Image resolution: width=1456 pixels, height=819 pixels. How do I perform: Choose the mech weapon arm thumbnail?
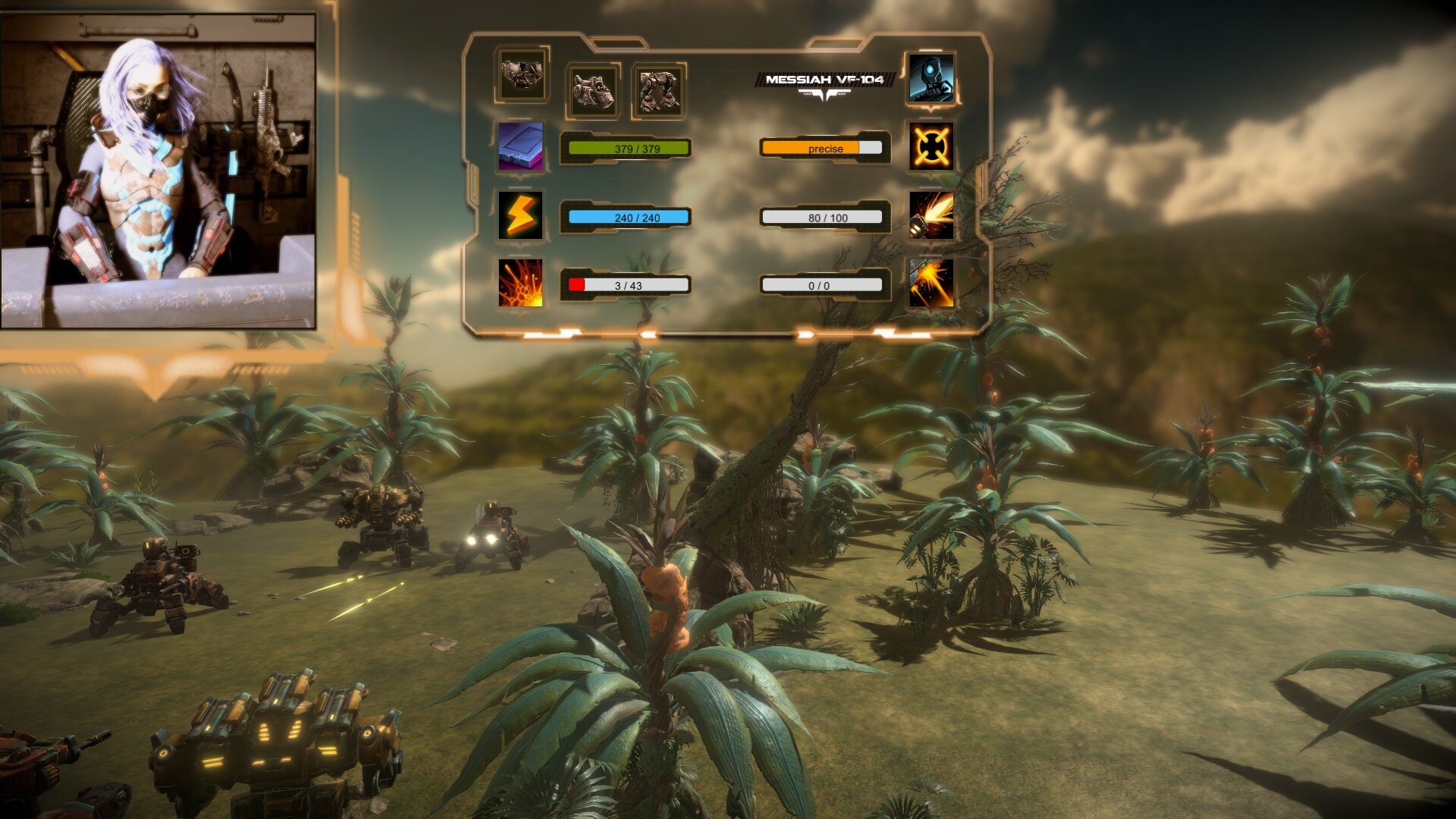(x=593, y=91)
